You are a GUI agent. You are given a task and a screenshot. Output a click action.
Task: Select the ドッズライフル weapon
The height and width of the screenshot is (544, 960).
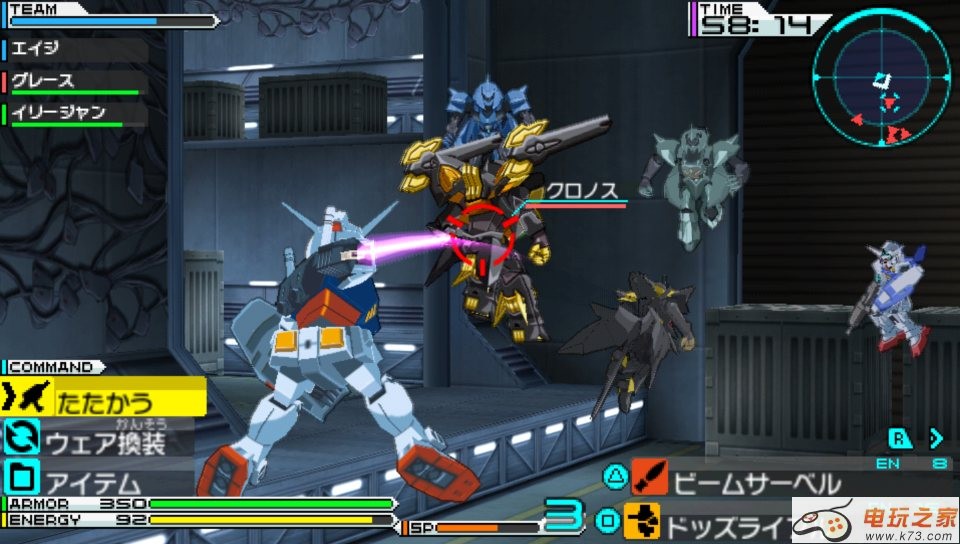click(720, 521)
